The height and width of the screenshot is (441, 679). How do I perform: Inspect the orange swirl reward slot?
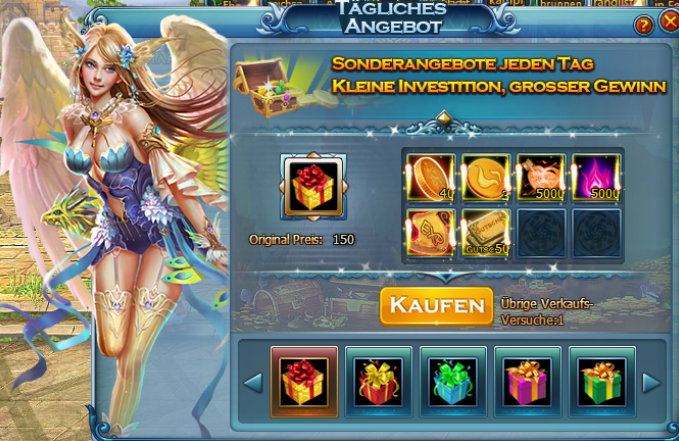(x=541, y=178)
